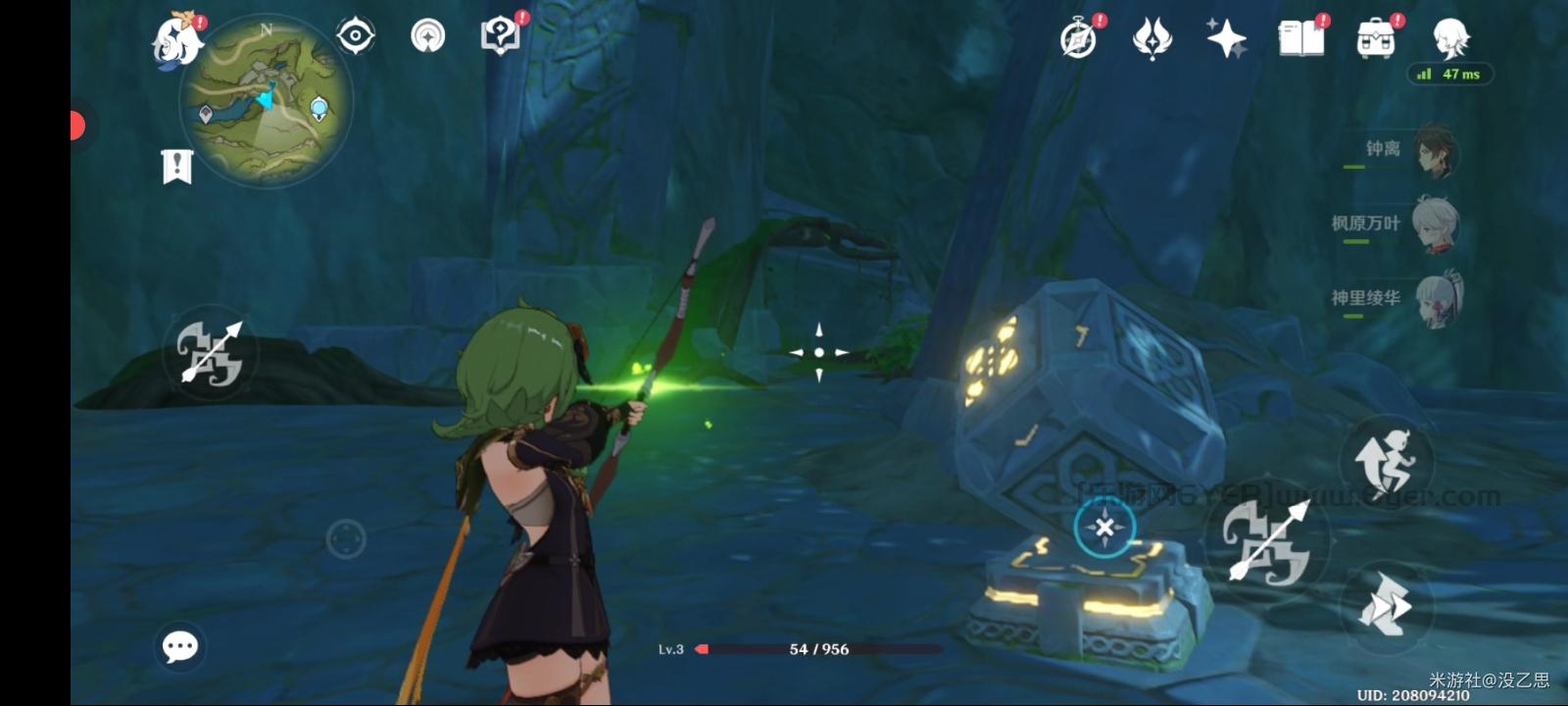Open the Paimon menu
The width and height of the screenshot is (1568, 706).
(177, 41)
